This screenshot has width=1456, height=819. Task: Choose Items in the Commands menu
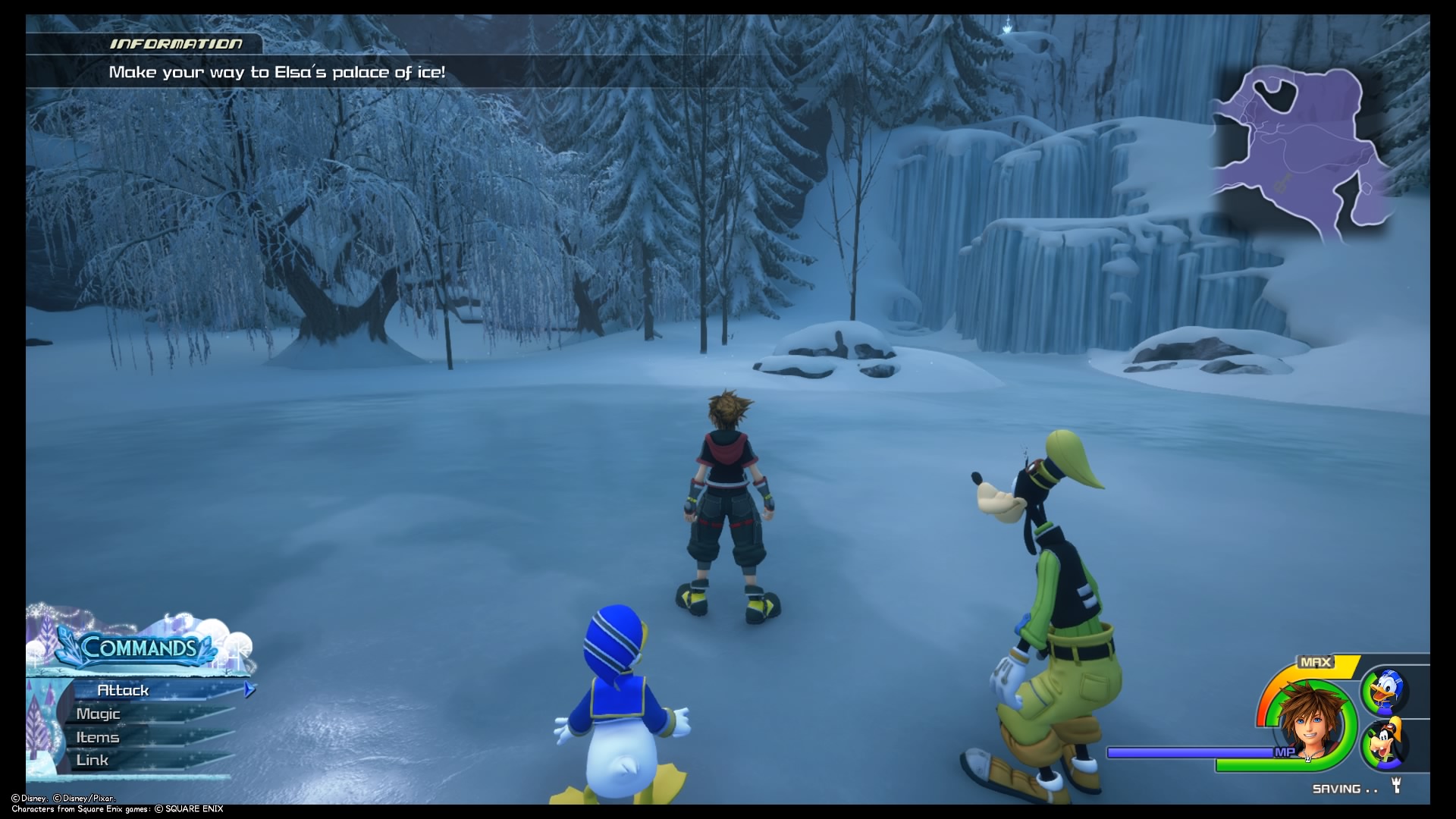[97, 736]
